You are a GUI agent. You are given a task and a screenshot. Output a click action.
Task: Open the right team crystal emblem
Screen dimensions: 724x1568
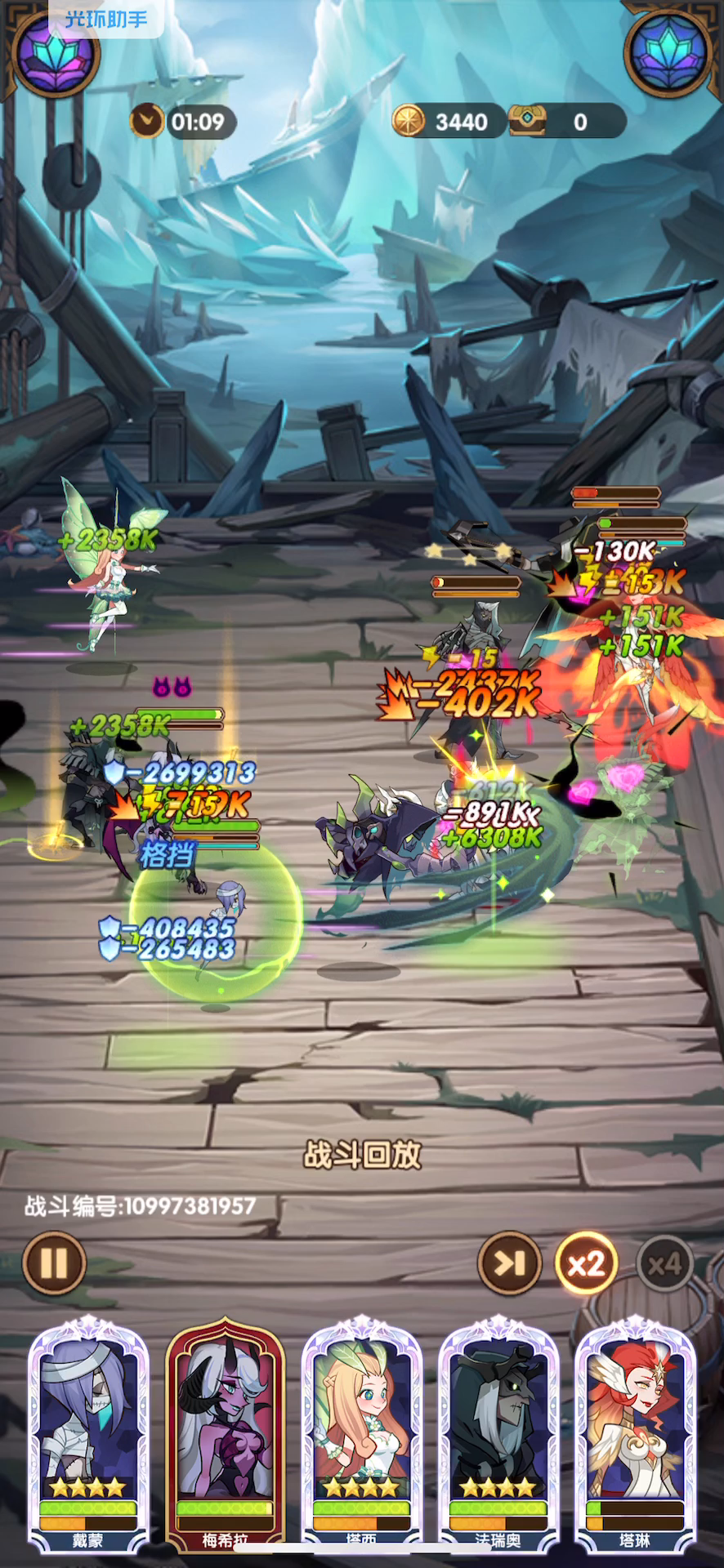pyautogui.click(x=668, y=51)
